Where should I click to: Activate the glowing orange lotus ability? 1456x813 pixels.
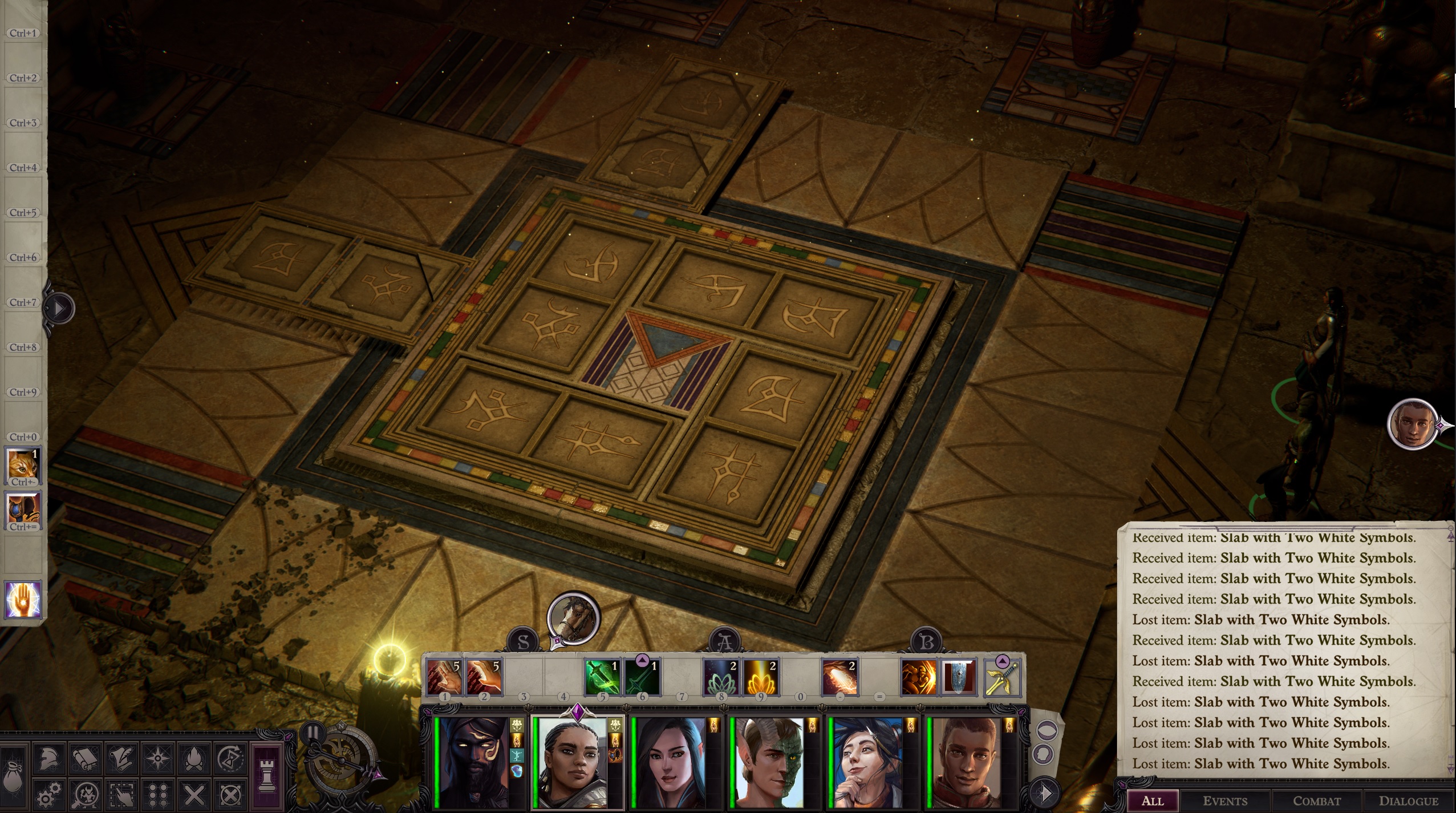tap(760, 677)
